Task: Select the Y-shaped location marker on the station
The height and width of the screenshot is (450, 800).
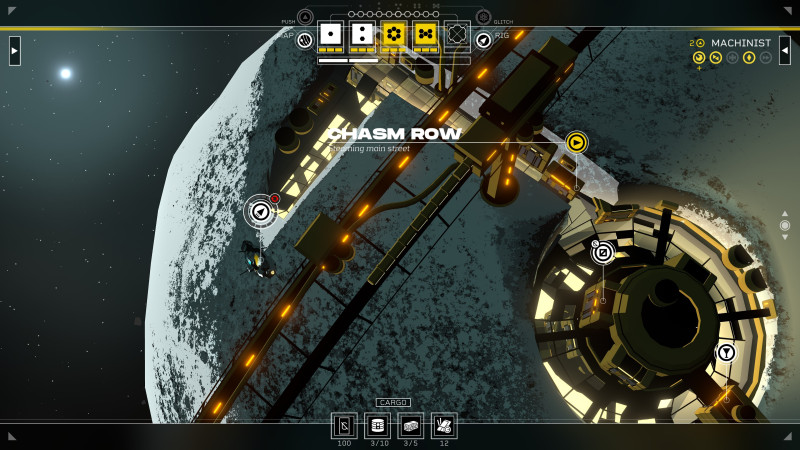Action: point(726,352)
